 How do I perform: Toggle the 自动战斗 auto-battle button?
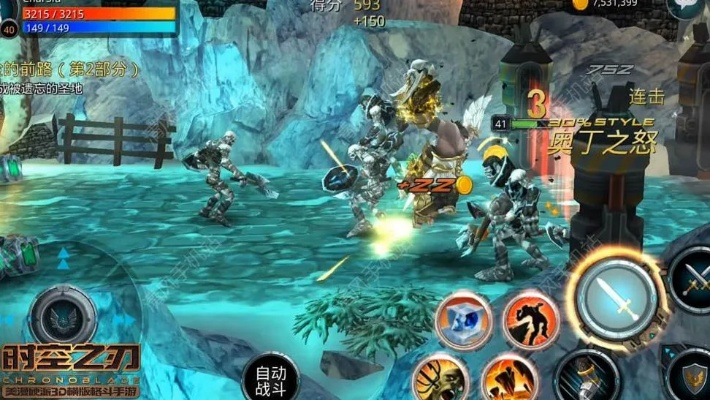[x=270, y=378]
